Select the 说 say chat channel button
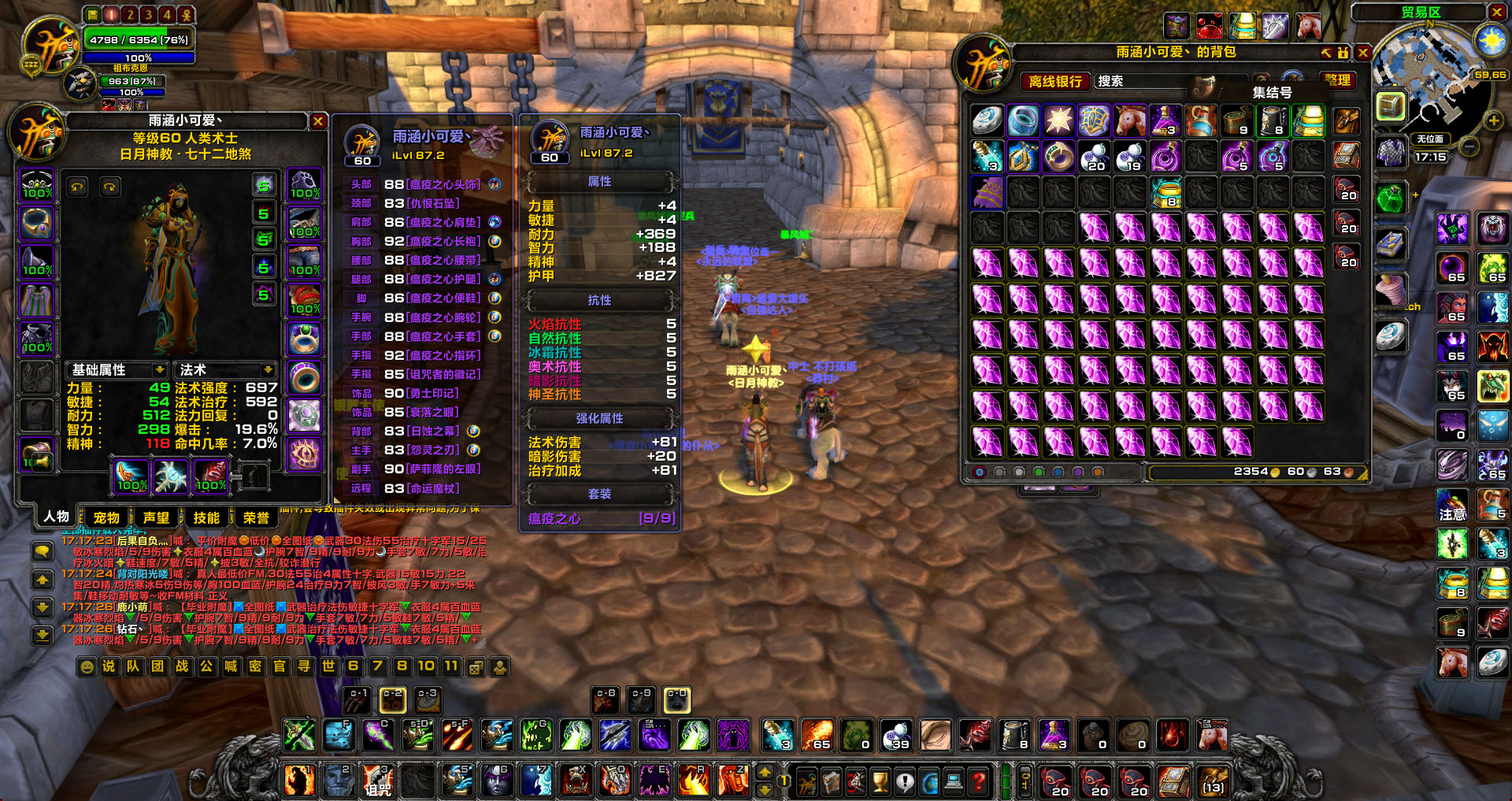Screen dimensions: 1512x801 pyautogui.click(x=109, y=666)
